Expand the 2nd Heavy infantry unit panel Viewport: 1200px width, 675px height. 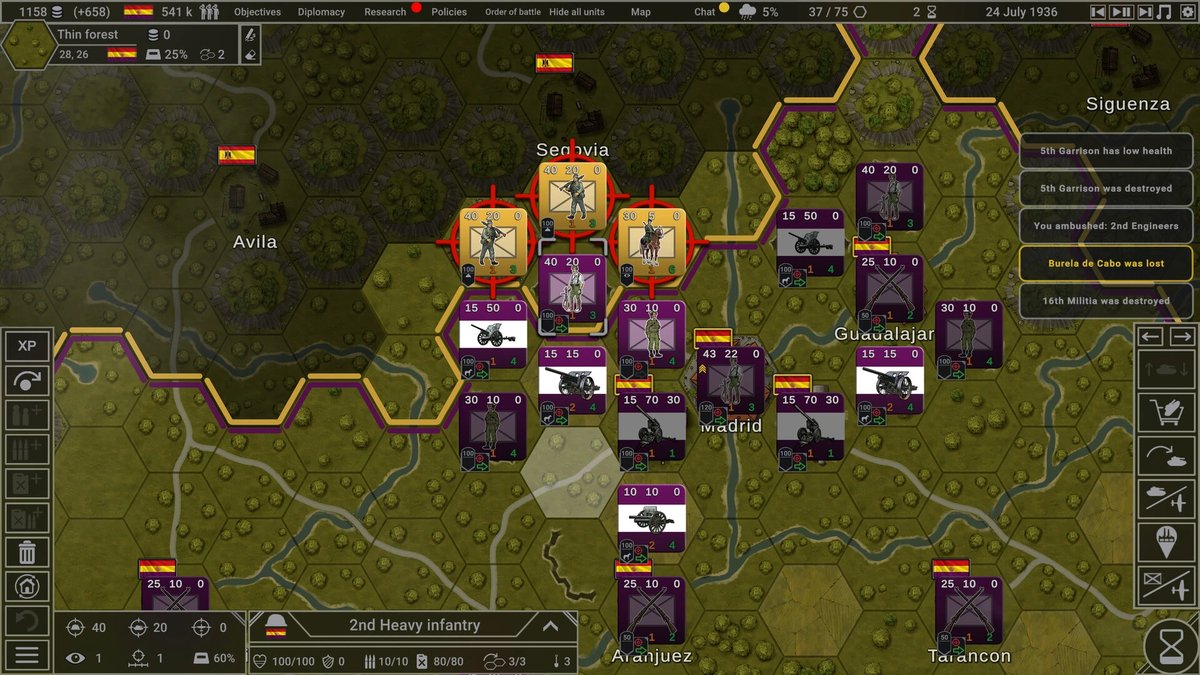tap(549, 626)
